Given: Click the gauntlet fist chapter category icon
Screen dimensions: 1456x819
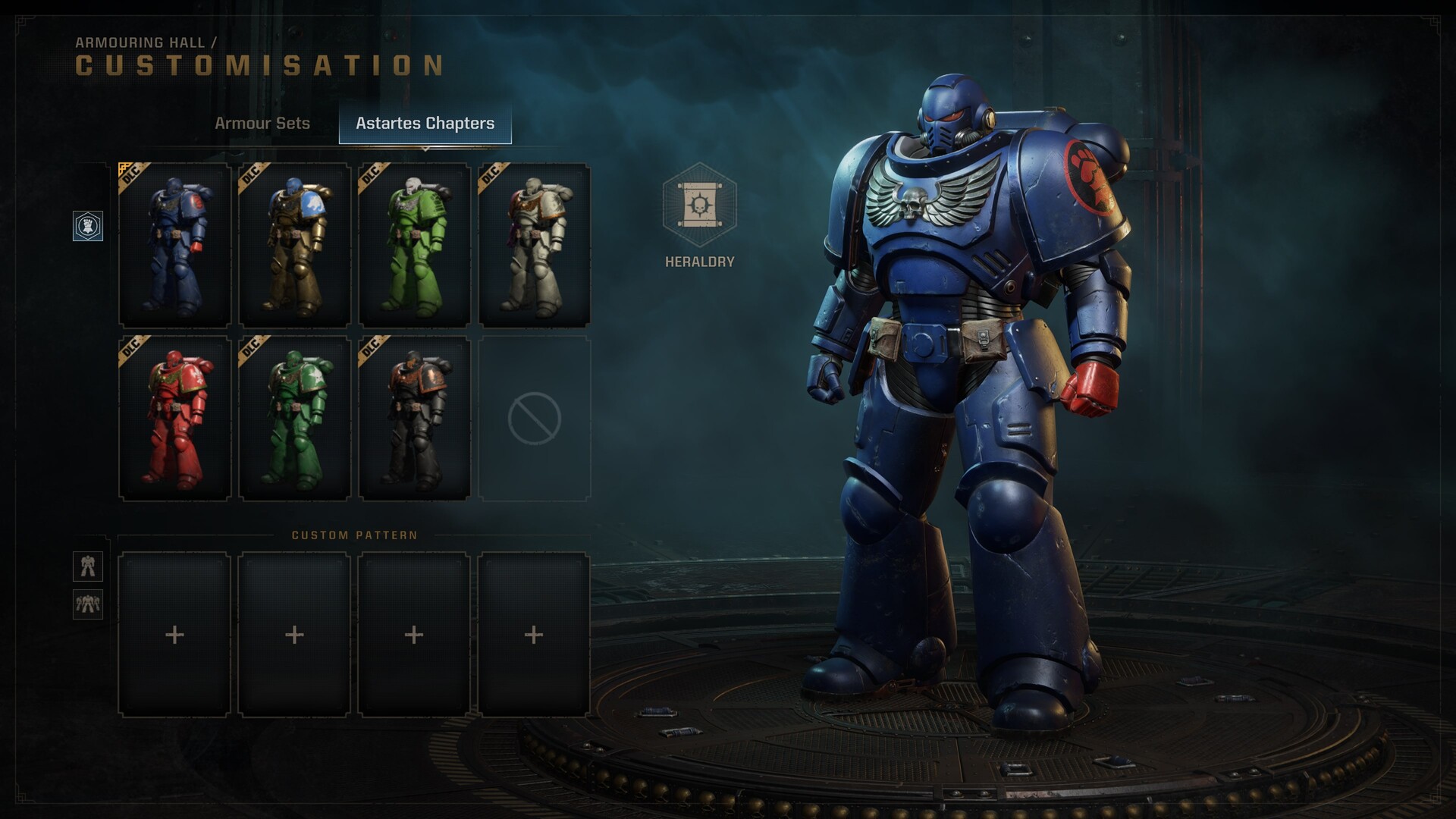Looking at the screenshot, I should point(88,226).
